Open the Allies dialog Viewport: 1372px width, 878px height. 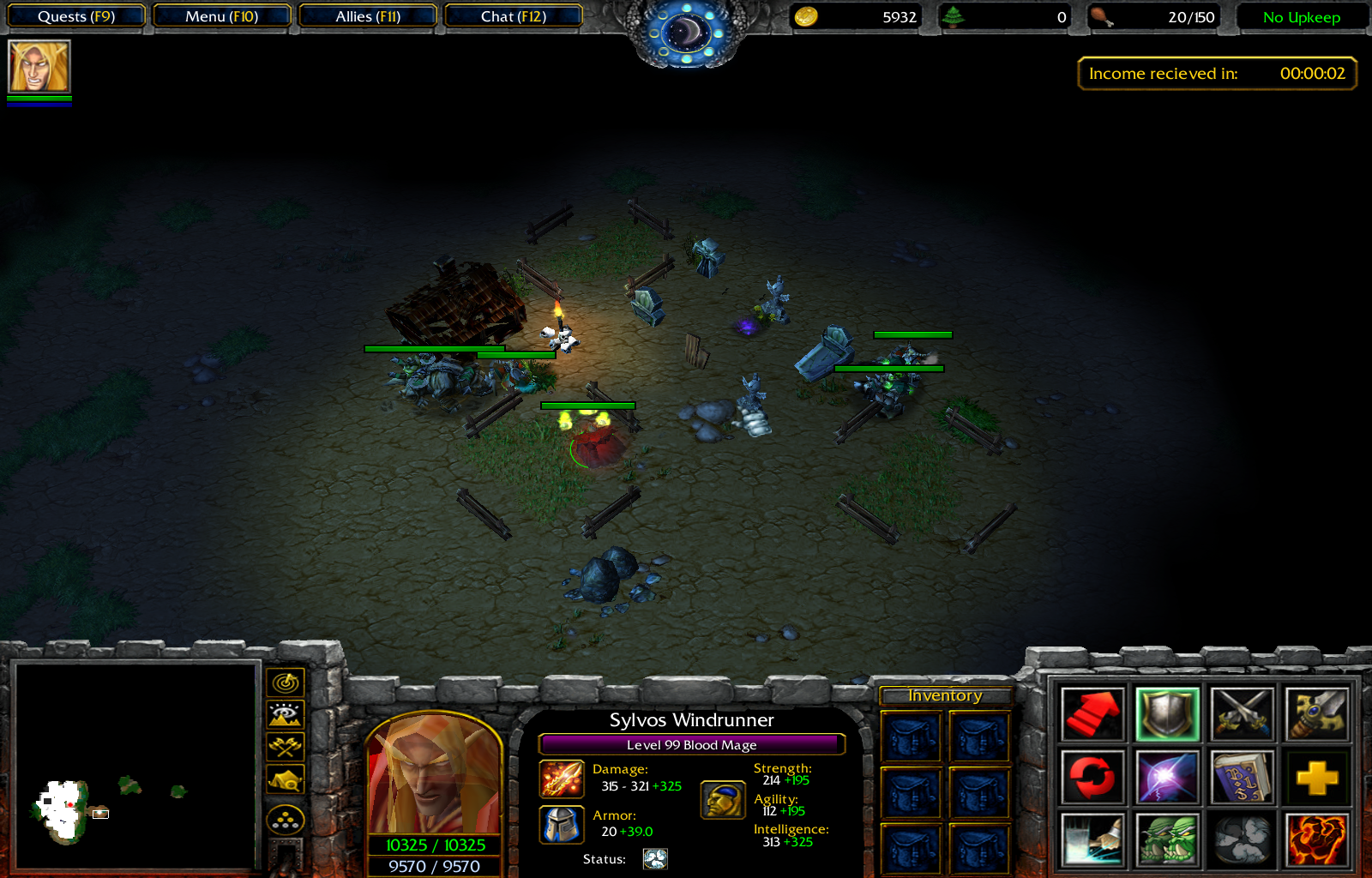(x=367, y=15)
